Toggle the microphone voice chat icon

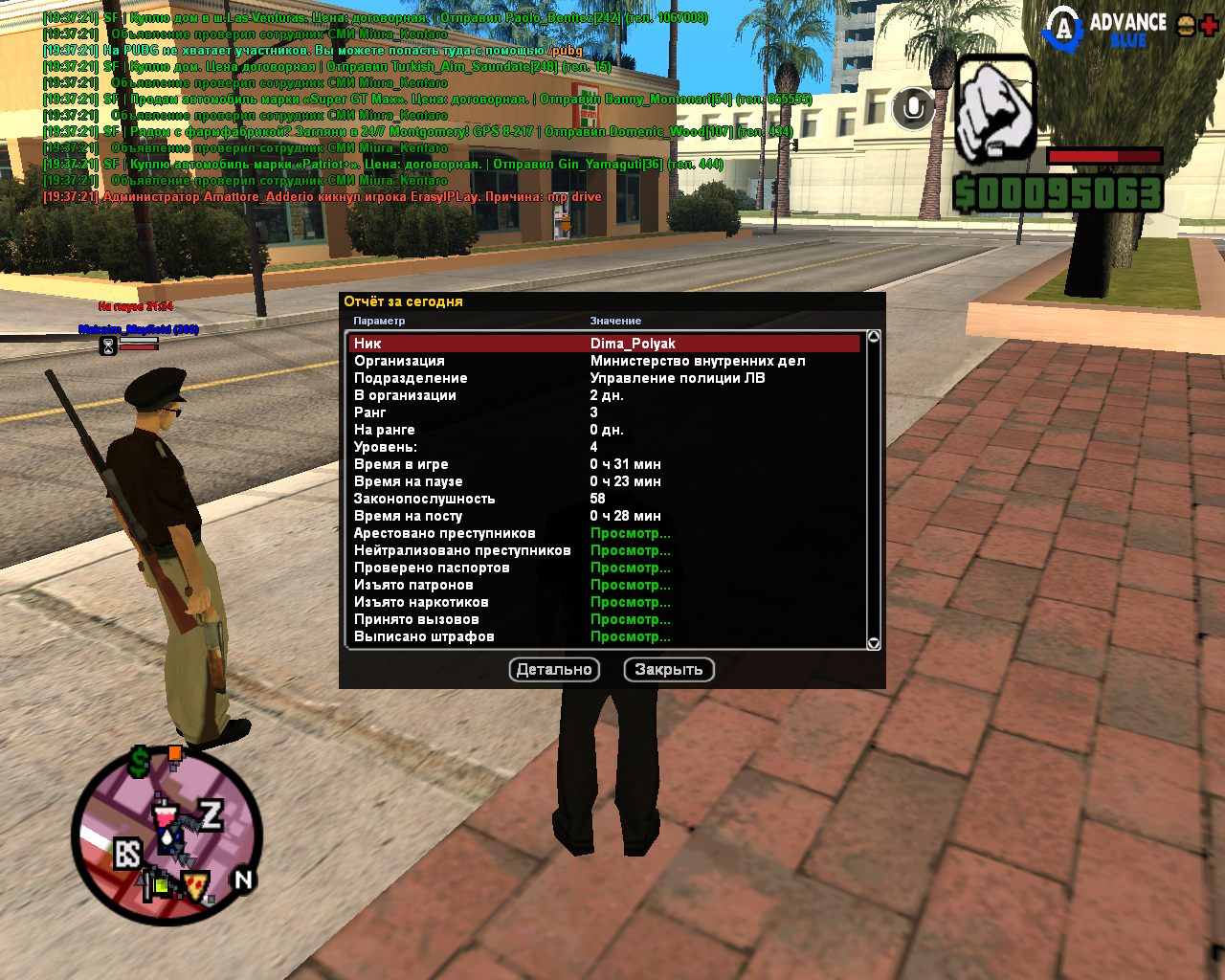(x=913, y=108)
